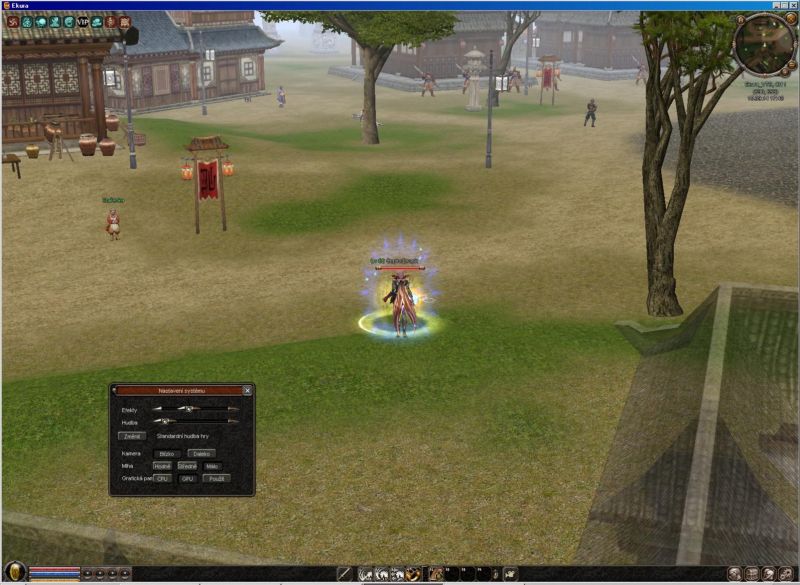Choose Středně fog setting
Viewport: 800px width, 585px height.
click(187, 466)
